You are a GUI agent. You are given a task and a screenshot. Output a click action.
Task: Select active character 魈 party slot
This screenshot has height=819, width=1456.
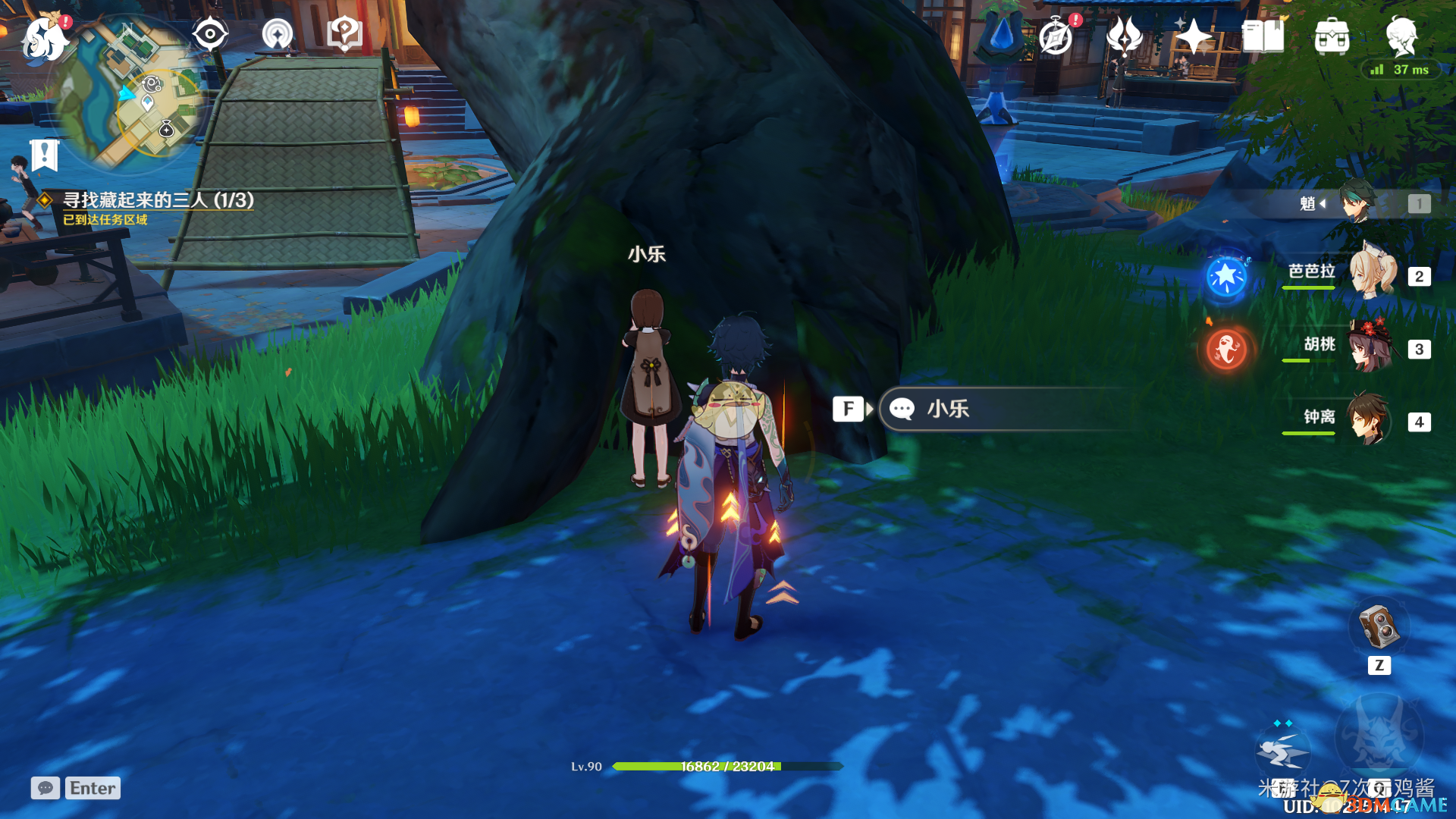tap(1357, 202)
